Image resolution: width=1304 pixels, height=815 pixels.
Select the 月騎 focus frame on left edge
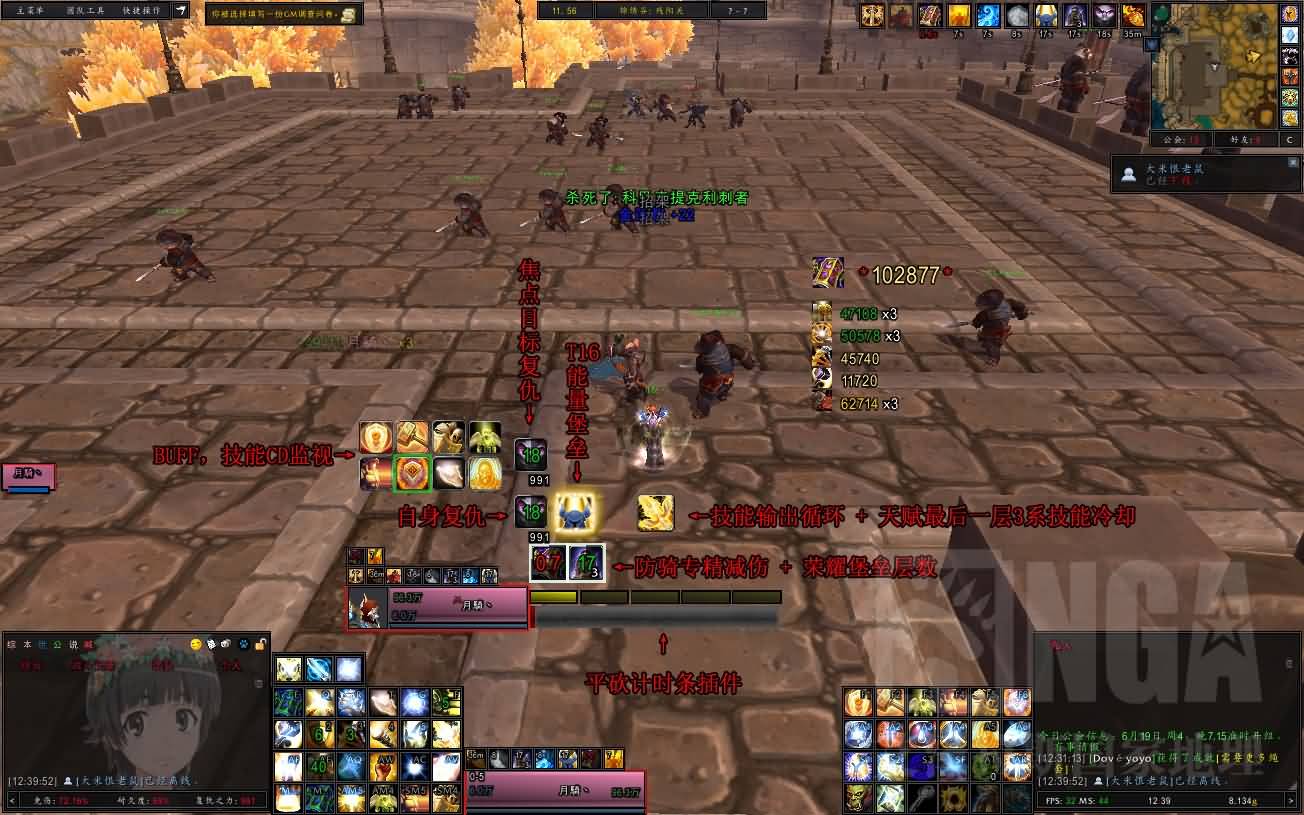[28, 476]
